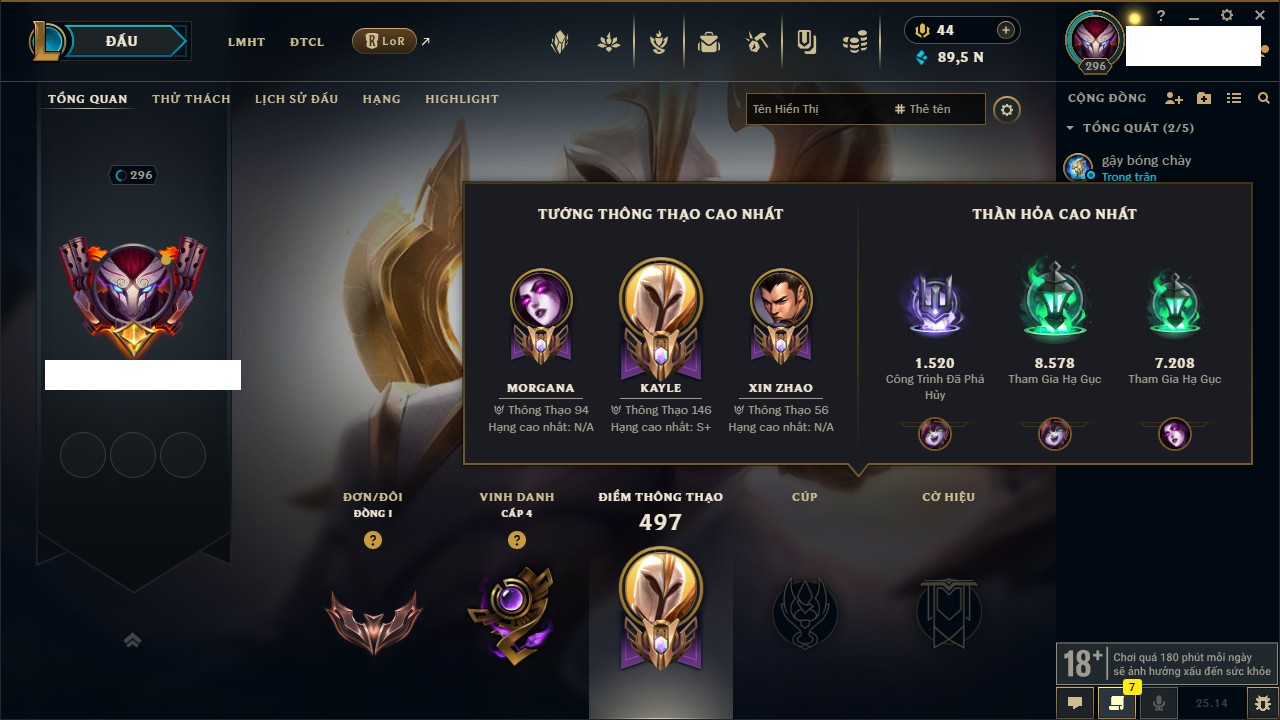Open the LỊCH SỬ ĐẤU tab
Viewport: 1280px width, 720px height.
pyautogui.click(x=296, y=99)
